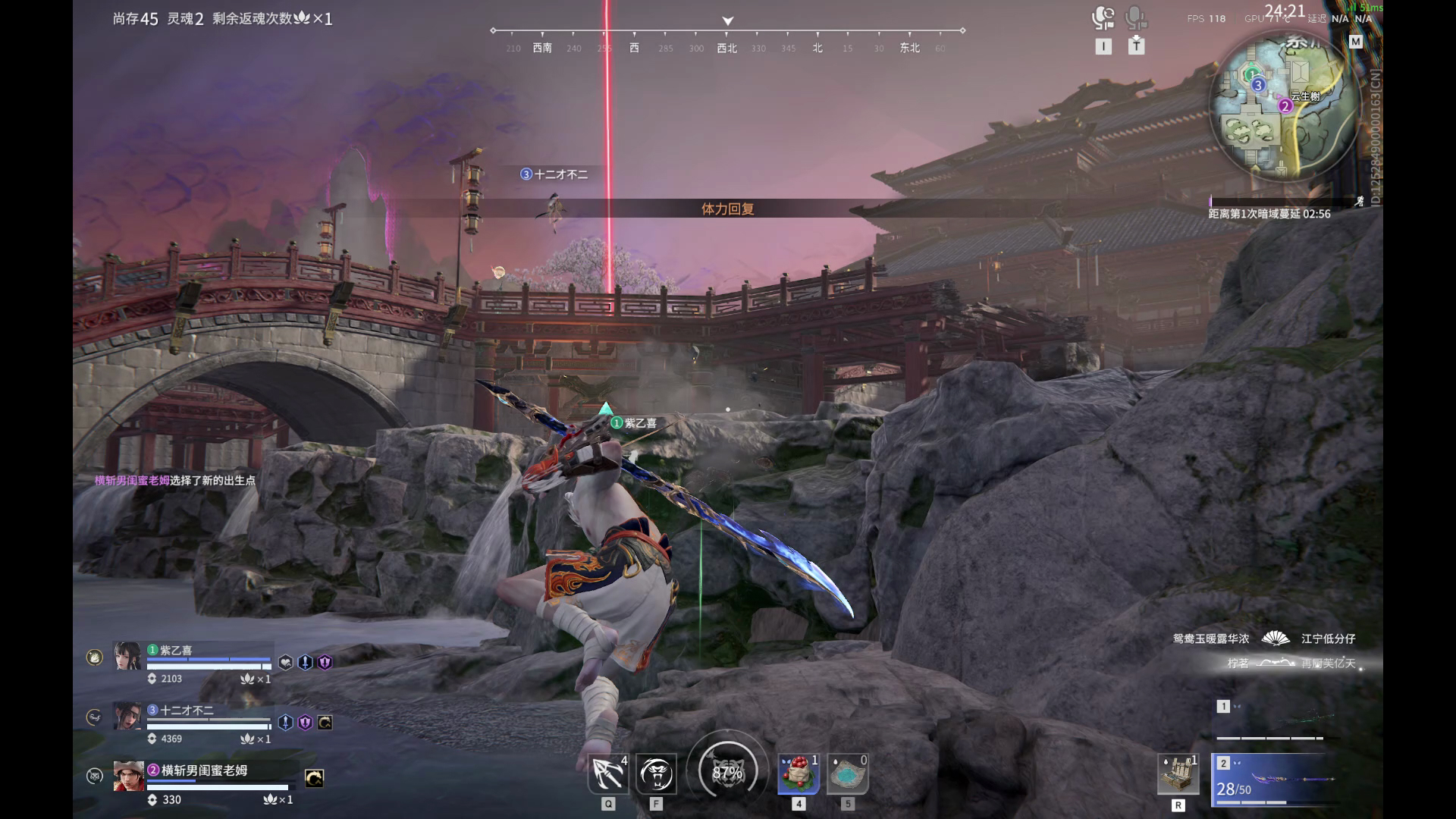This screenshot has width=1456, height=819.
Task: Trigger the tiger ultimate gauge at 87%
Action: [x=727, y=772]
